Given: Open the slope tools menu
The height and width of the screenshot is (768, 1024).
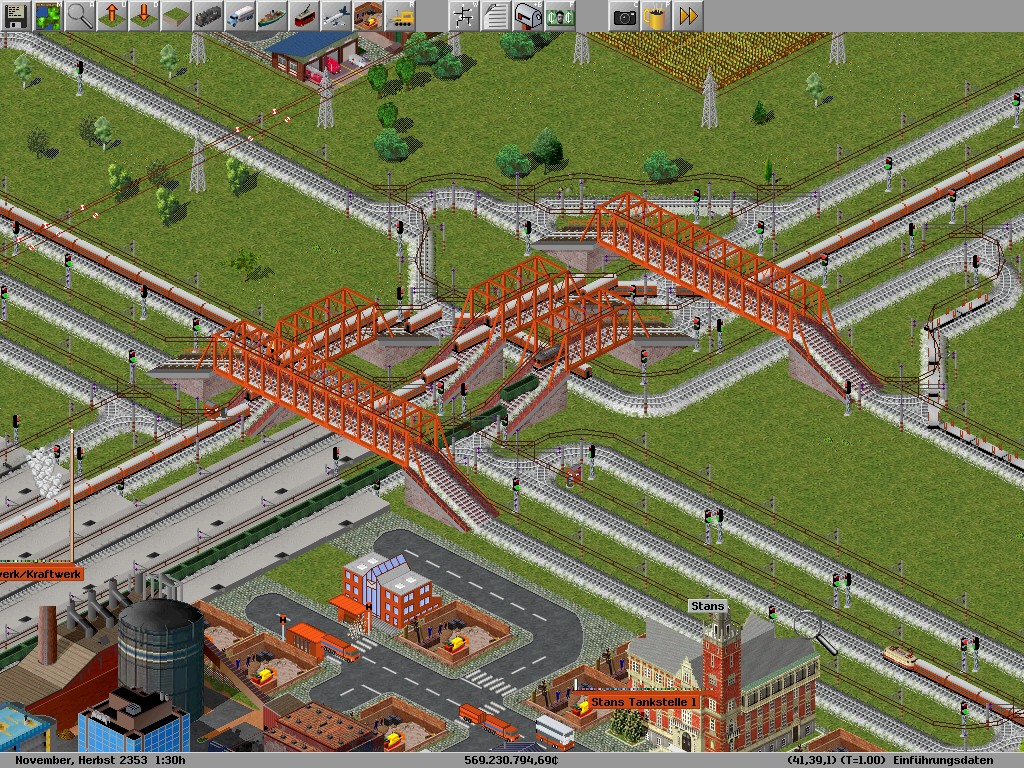Looking at the screenshot, I should pos(176,16).
